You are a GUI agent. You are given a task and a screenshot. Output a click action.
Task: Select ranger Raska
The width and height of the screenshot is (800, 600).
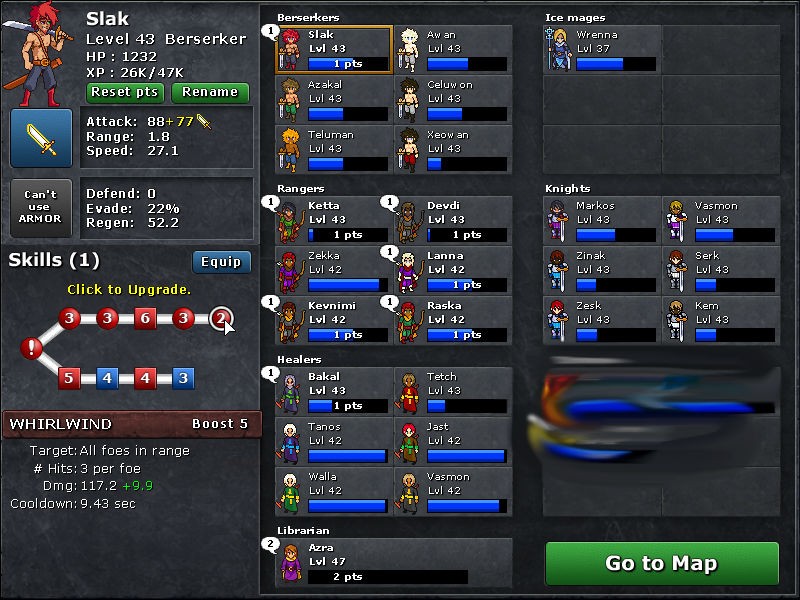452,320
